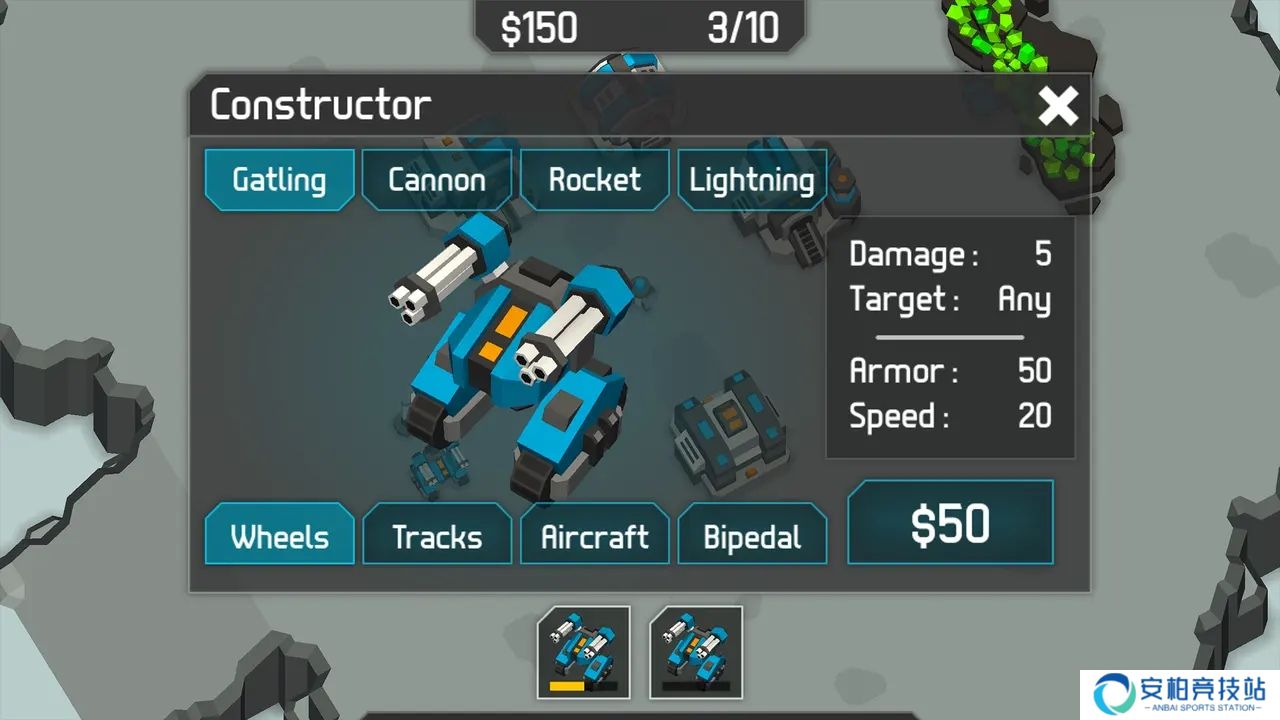Pick the Bipedal chassis
This screenshot has height=720, width=1280.
[752, 536]
